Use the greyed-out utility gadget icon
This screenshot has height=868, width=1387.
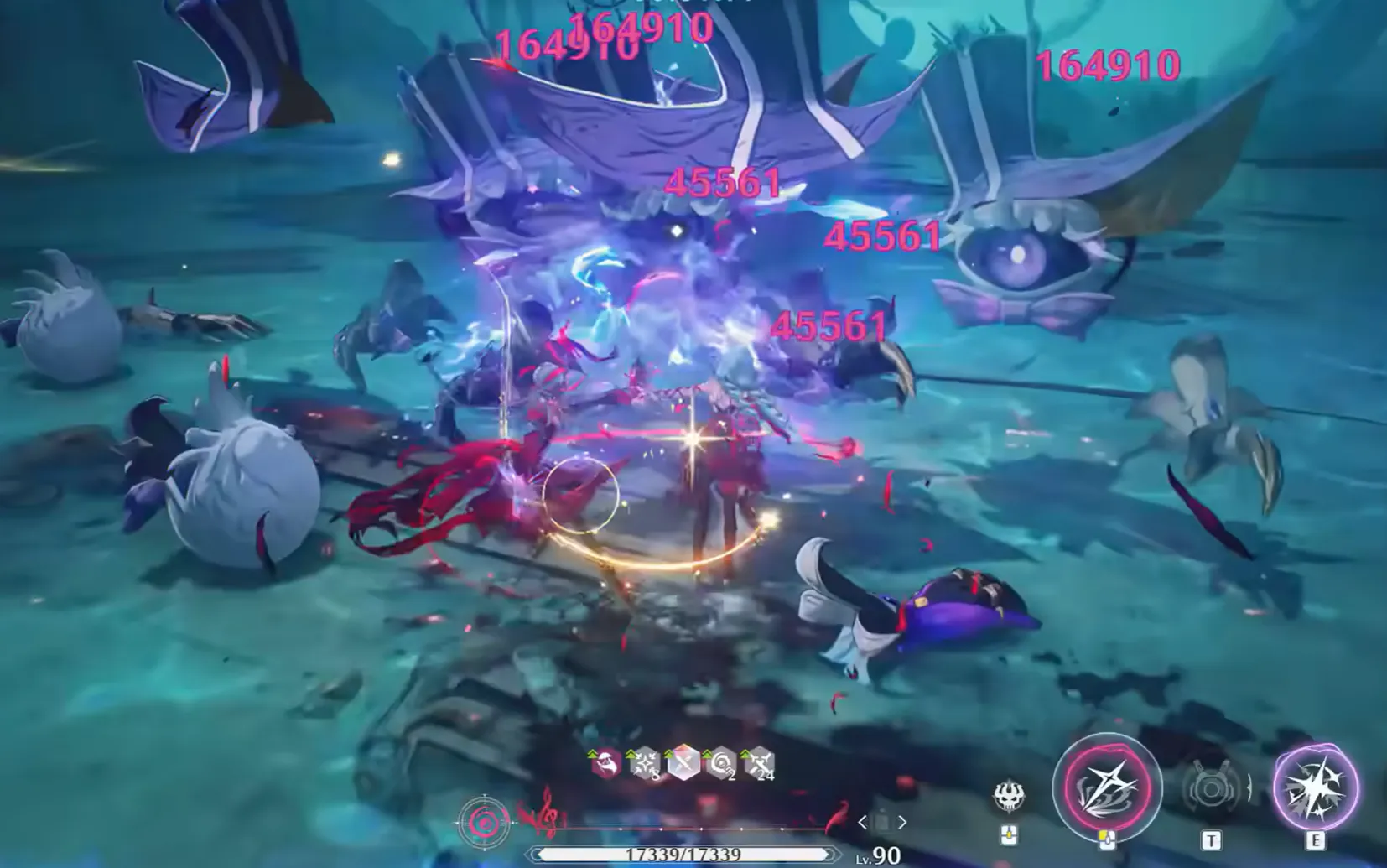click(x=1211, y=789)
